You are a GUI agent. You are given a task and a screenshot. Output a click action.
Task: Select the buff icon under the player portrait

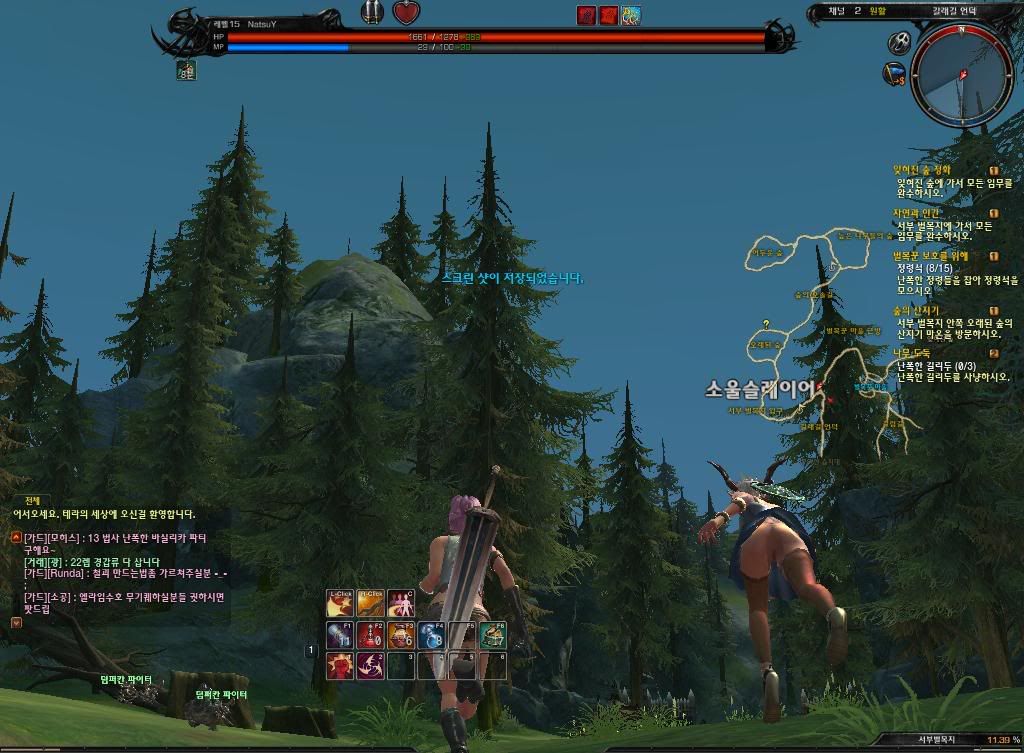pyautogui.click(x=186, y=70)
